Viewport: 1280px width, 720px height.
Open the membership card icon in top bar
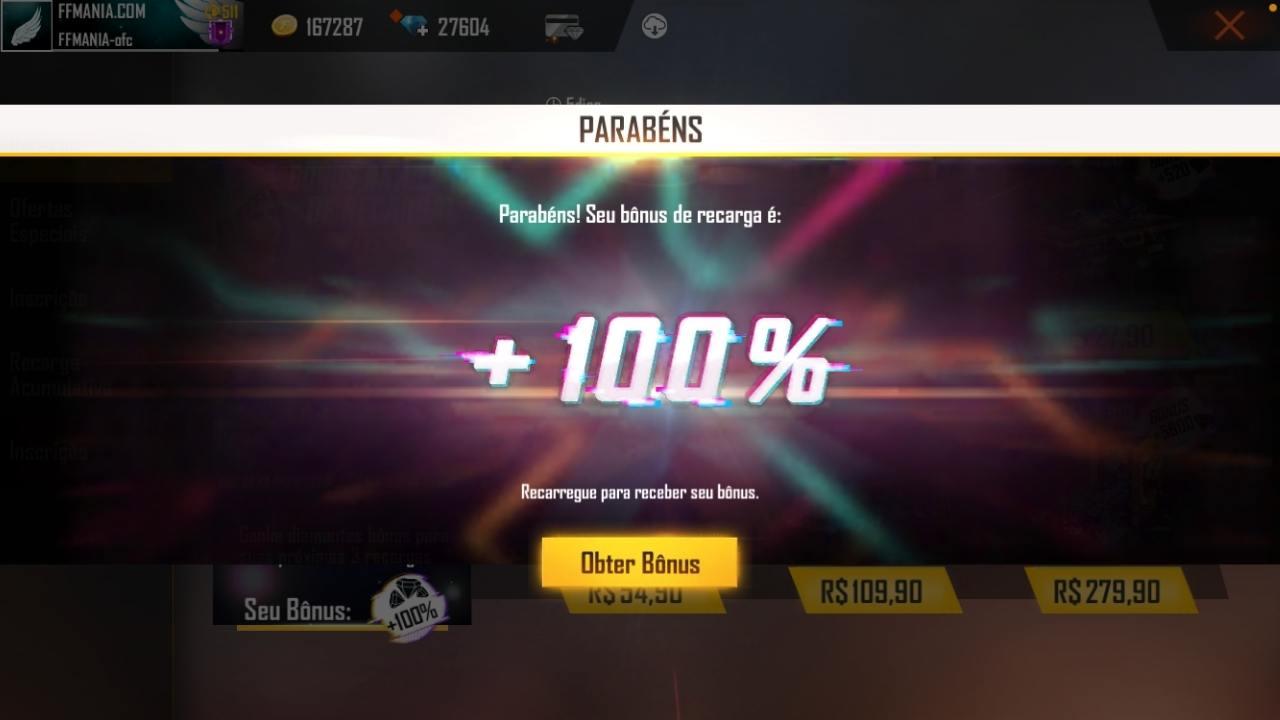[x=565, y=27]
